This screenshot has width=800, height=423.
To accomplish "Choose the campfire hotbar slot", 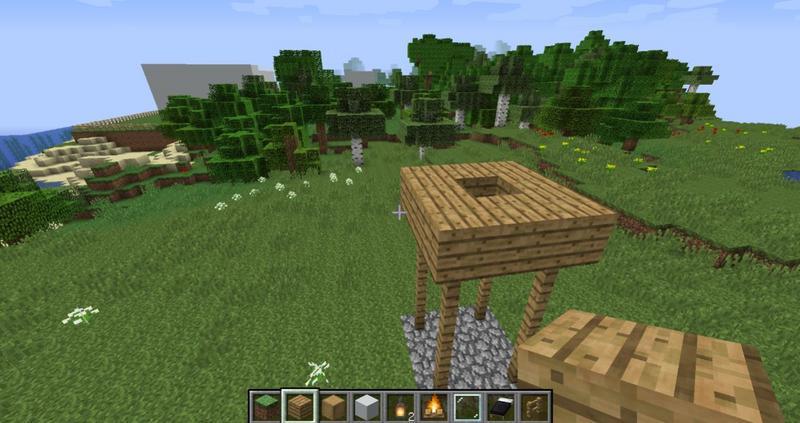I will 434,407.
